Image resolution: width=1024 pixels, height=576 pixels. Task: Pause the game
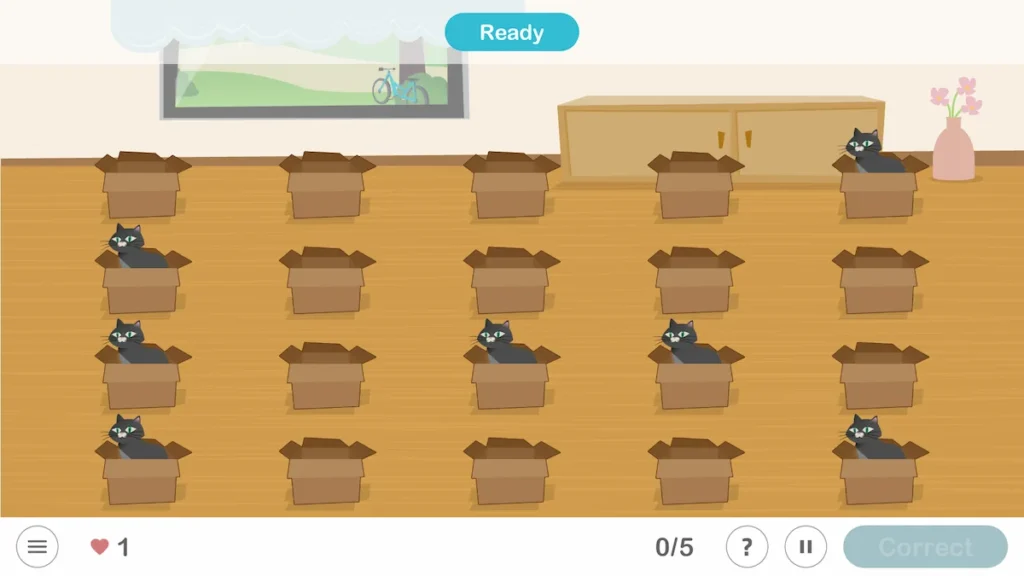[805, 547]
